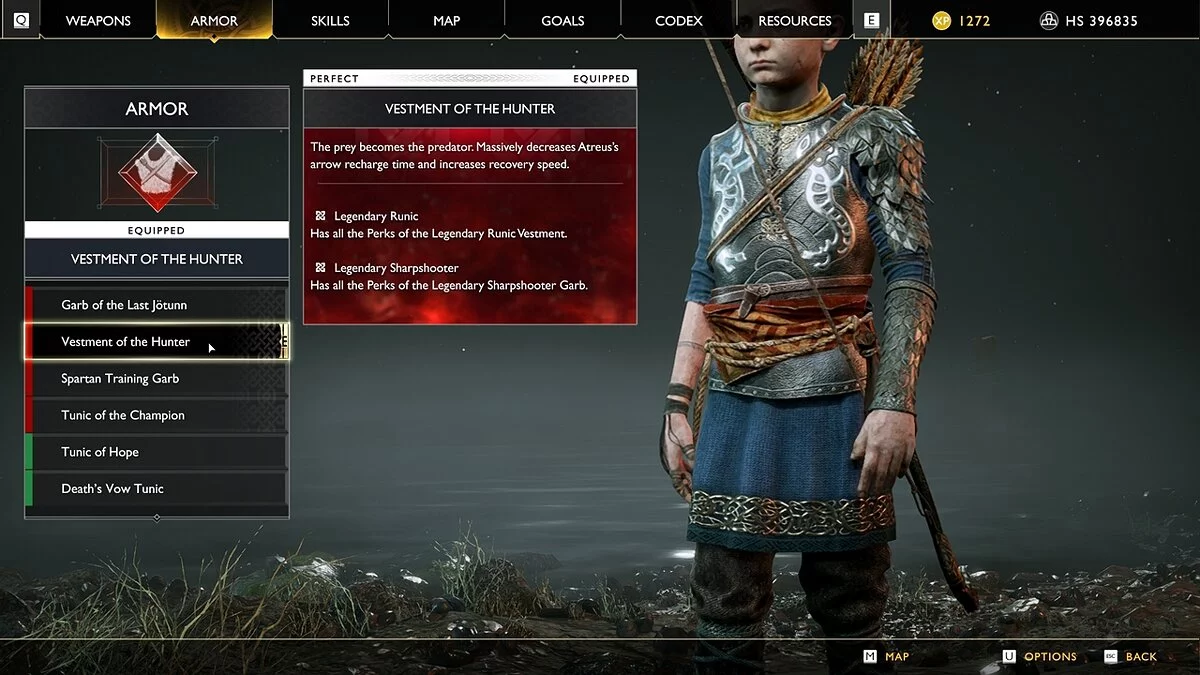Switch to the Weapons tab
The height and width of the screenshot is (675, 1200).
(x=99, y=21)
